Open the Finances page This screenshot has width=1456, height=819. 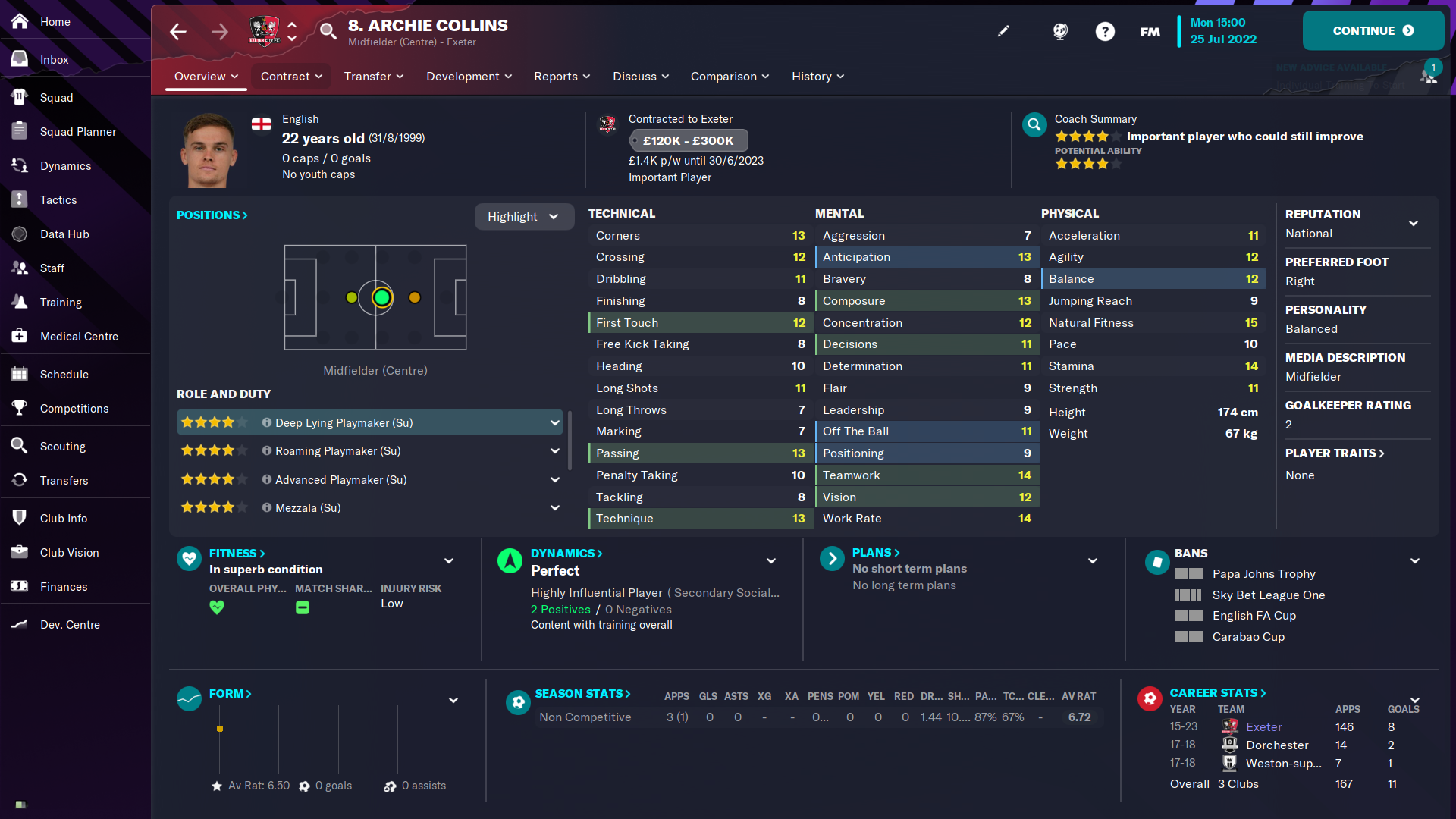click(64, 587)
